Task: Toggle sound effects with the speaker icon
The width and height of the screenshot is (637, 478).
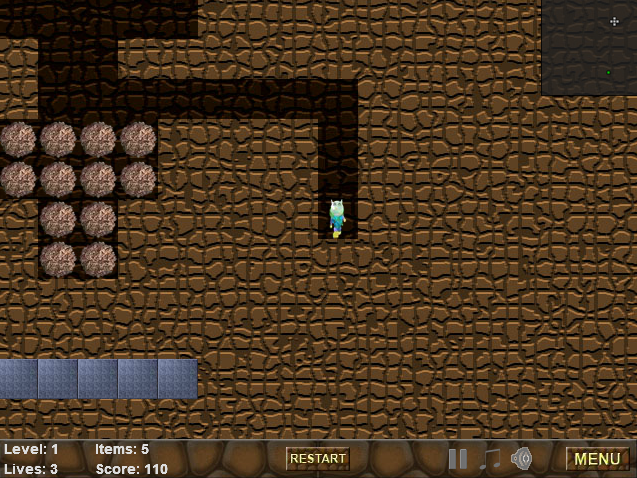Action: point(521,459)
